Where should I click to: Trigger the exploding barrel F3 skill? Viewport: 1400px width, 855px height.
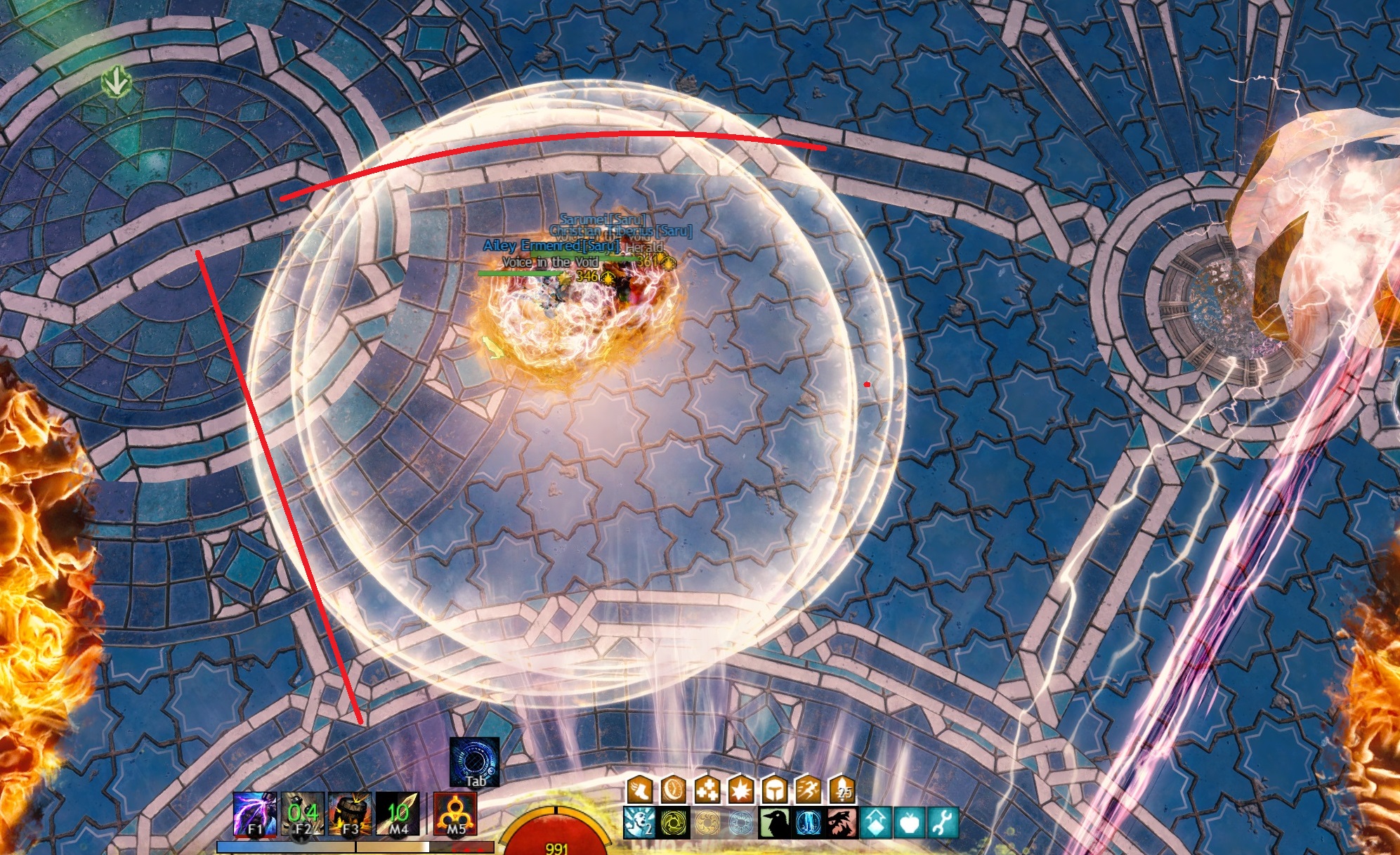click(x=350, y=814)
